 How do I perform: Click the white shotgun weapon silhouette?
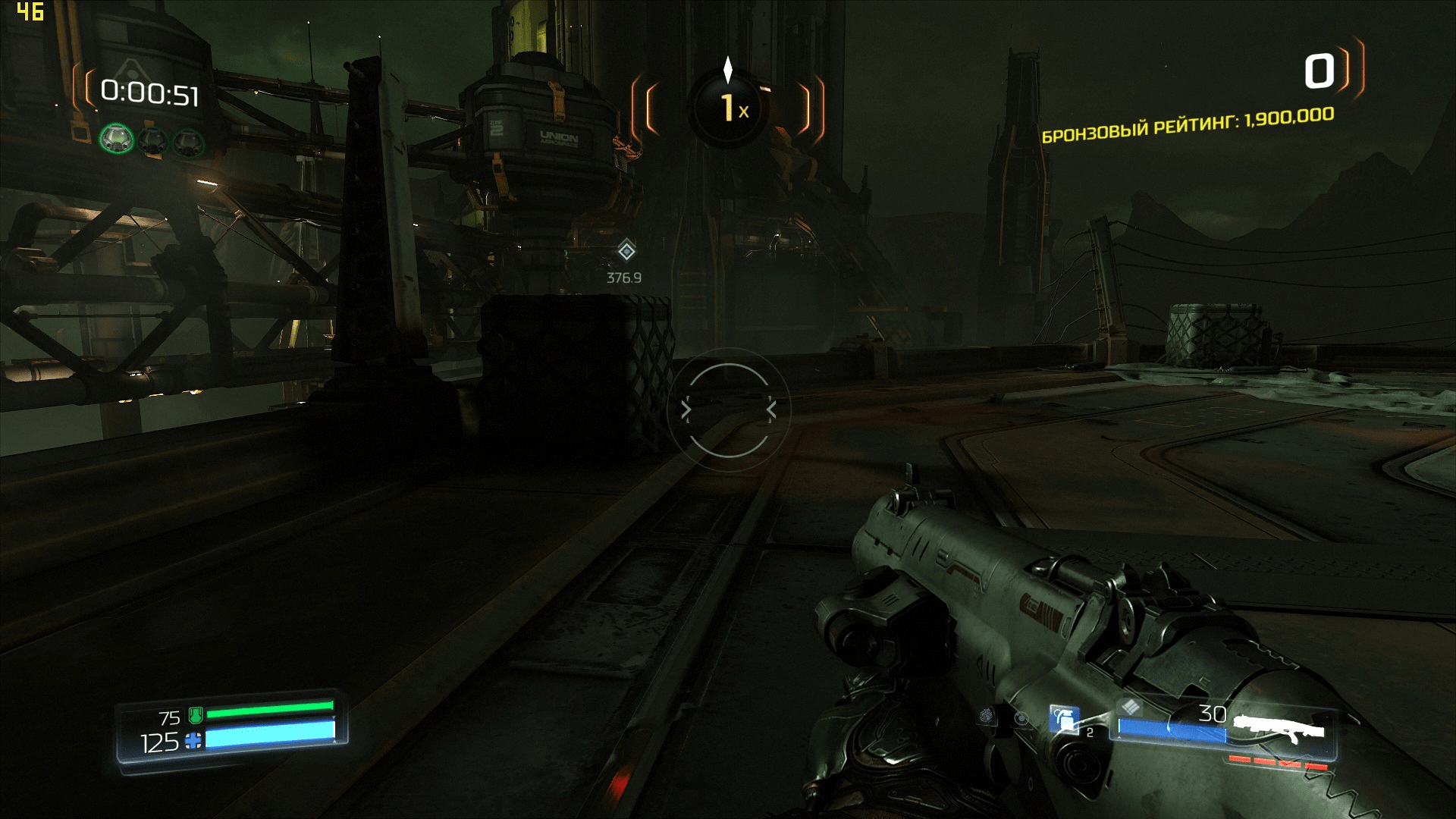coord(1279,727)
